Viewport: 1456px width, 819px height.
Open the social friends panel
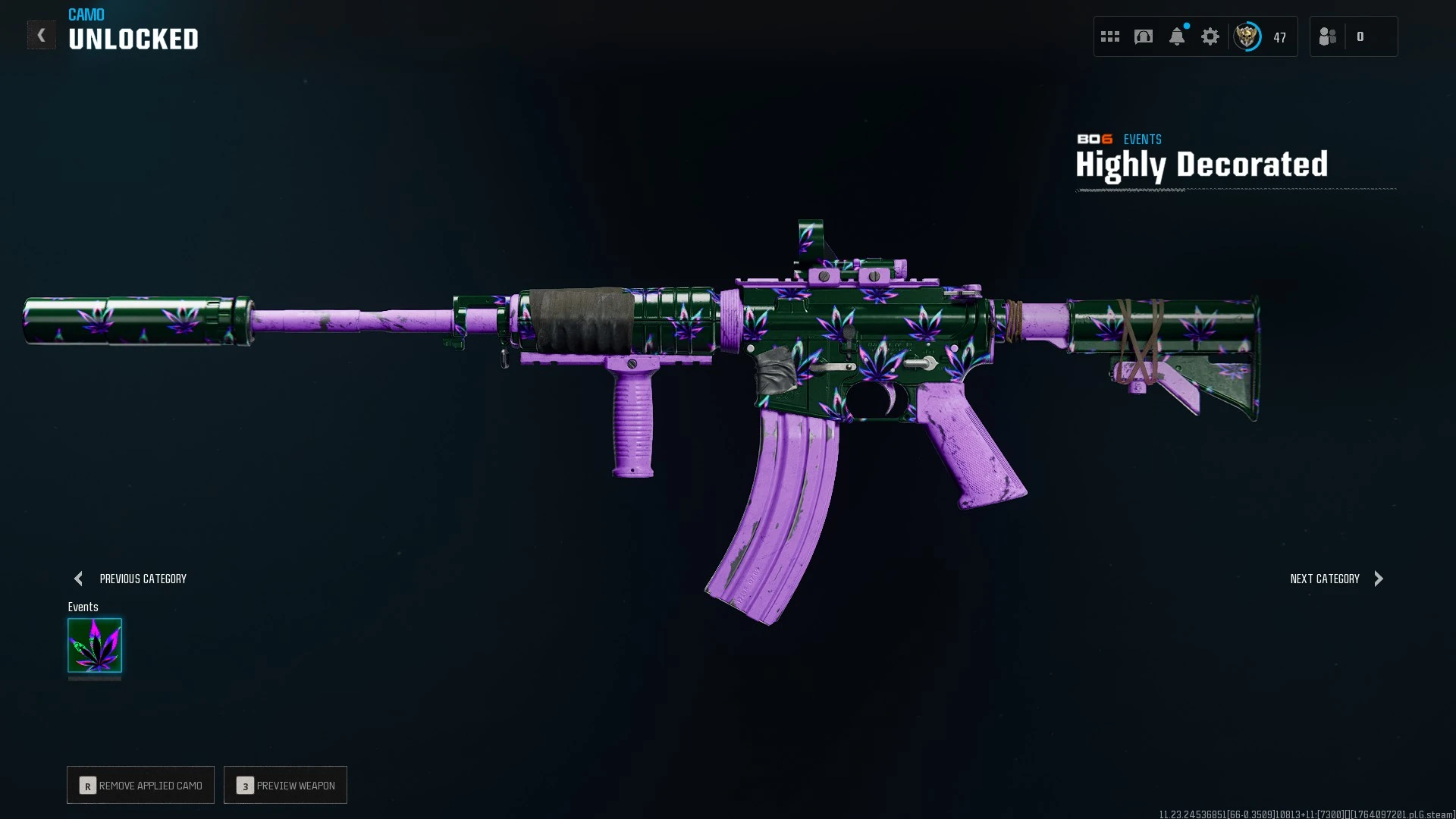coord(1327,36)
